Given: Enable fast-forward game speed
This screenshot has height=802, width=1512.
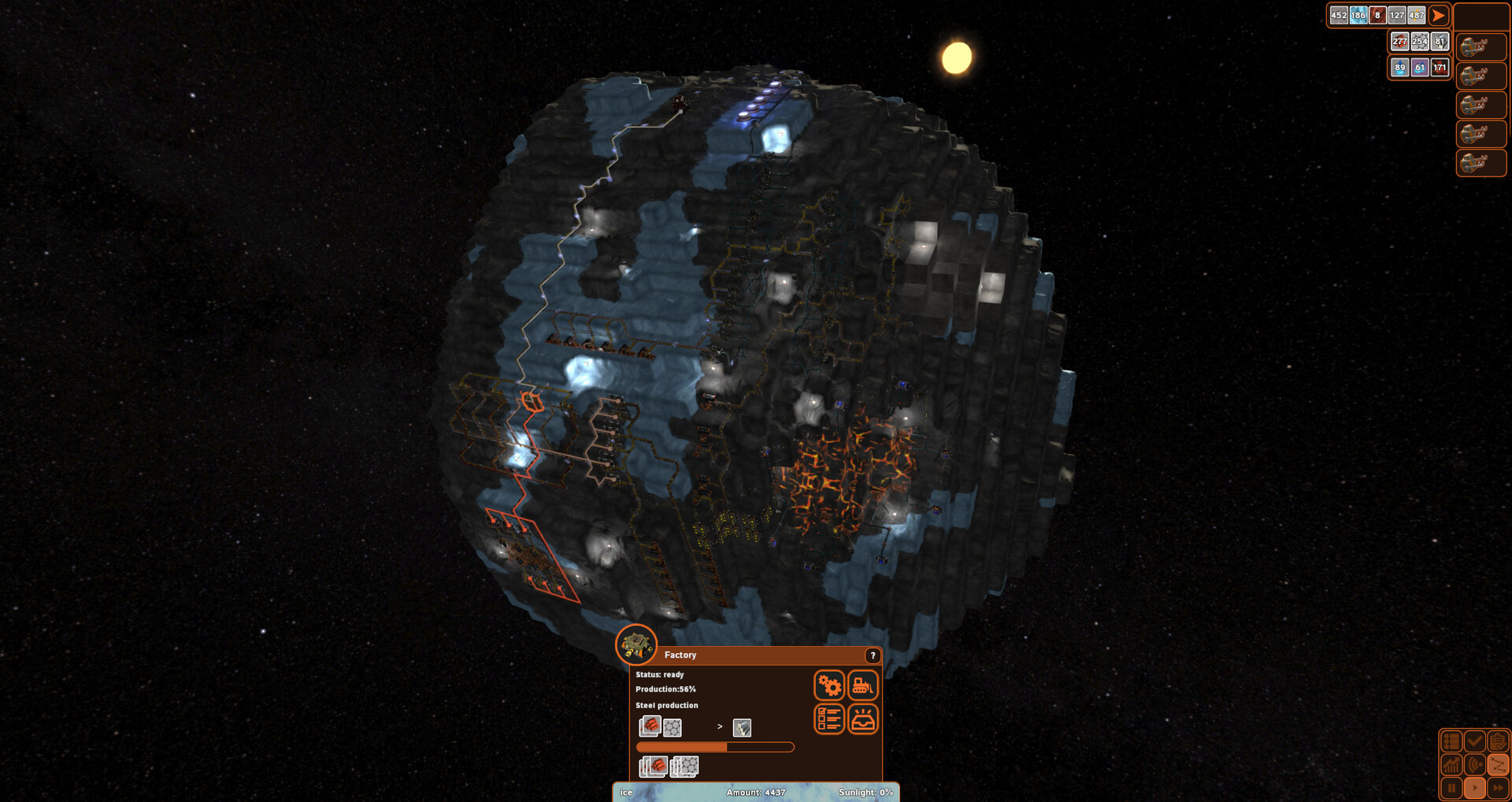Looking at the screenshot, I should (1499, 789).
